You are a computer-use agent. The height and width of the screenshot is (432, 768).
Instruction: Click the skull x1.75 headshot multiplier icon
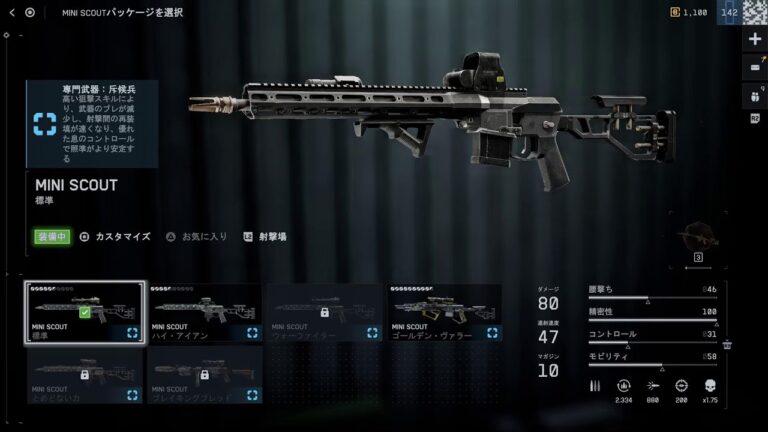[711, 385]
